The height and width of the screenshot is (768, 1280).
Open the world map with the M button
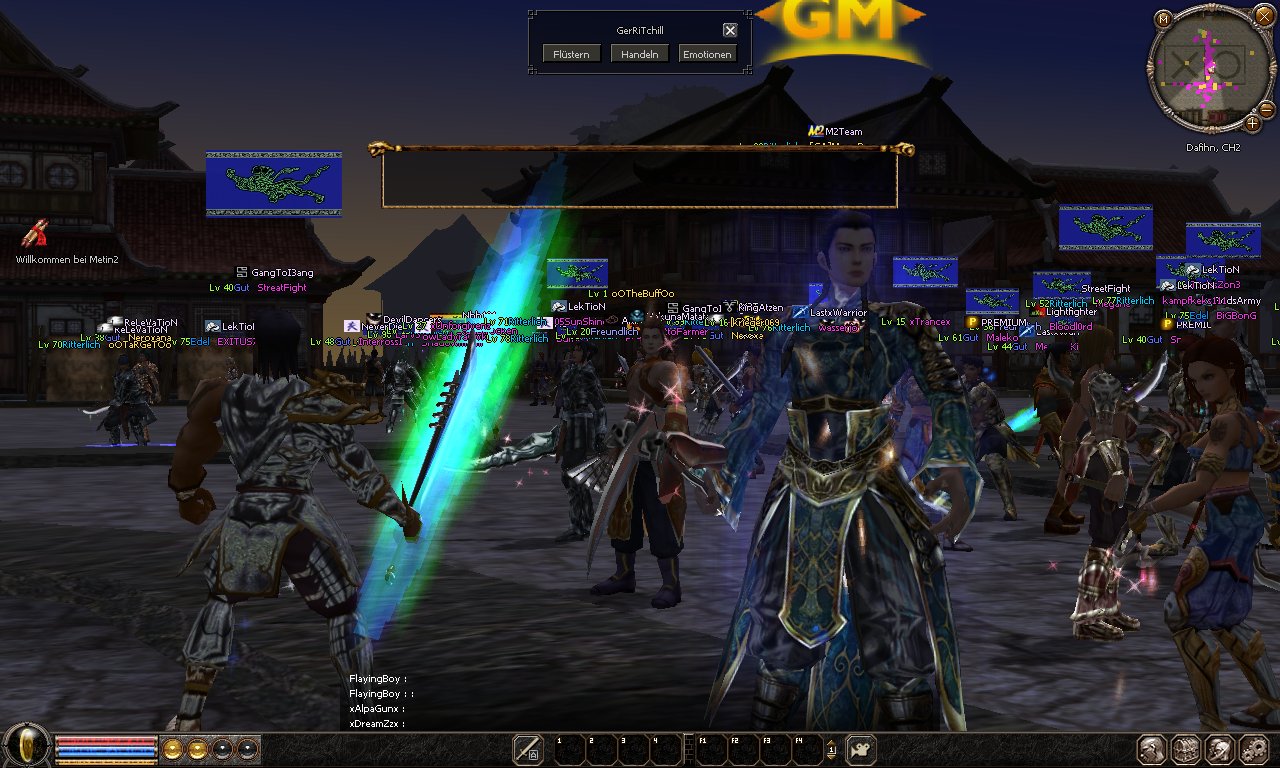tap(1163, 19)
